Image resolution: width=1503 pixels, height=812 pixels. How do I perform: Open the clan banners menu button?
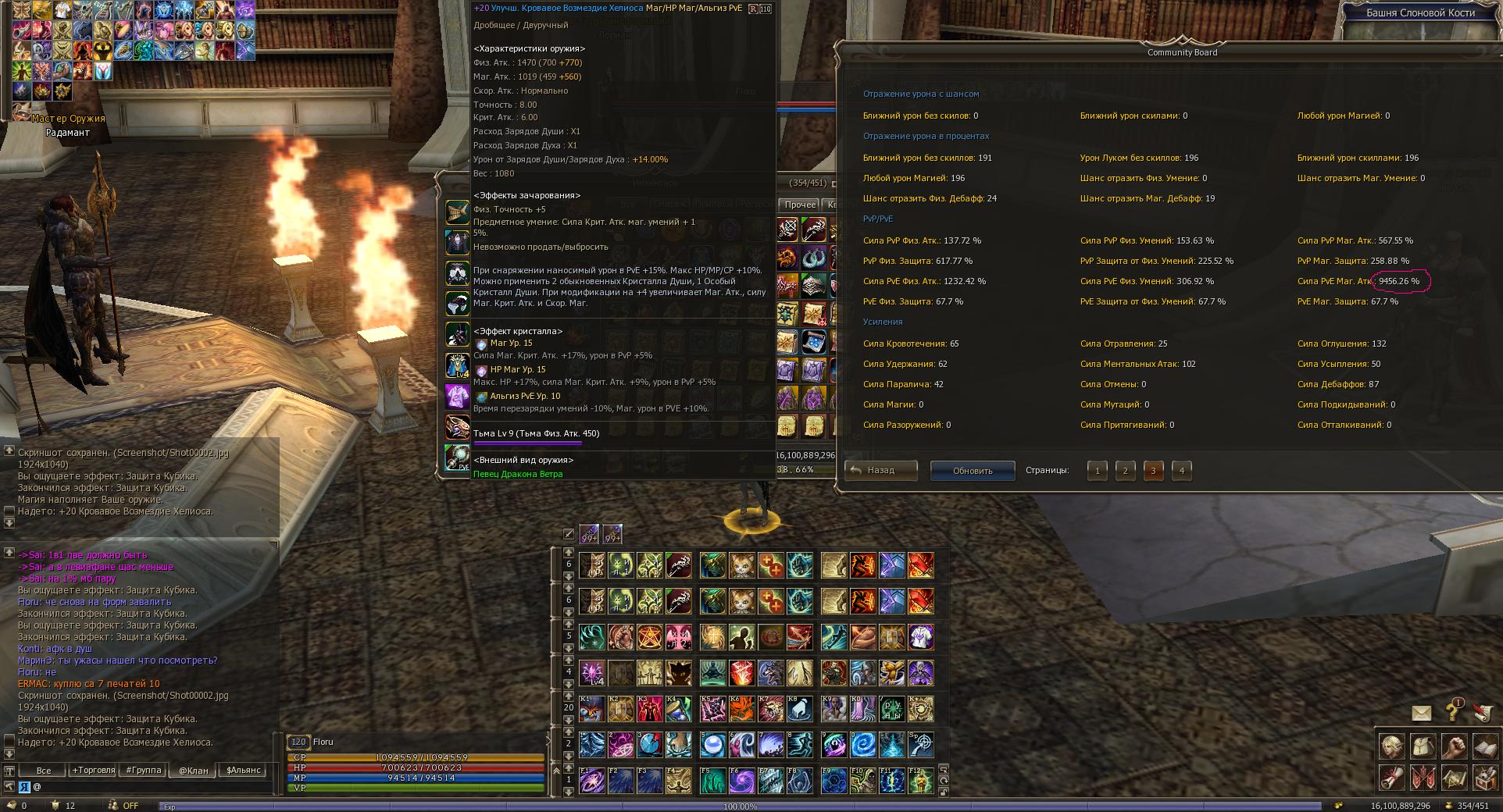(1422, 778)
